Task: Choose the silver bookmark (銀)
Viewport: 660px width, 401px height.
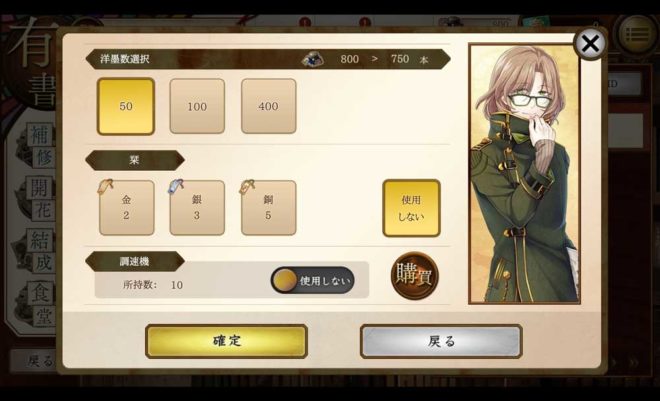Action: pos(197,208)
